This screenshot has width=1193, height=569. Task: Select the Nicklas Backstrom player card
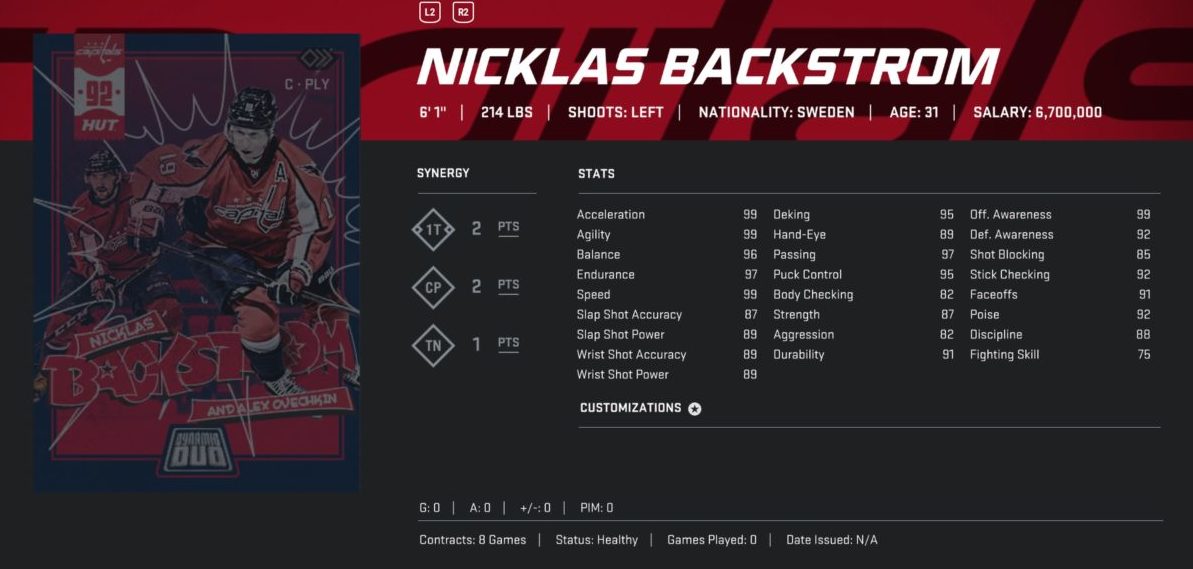pos(197,262)
